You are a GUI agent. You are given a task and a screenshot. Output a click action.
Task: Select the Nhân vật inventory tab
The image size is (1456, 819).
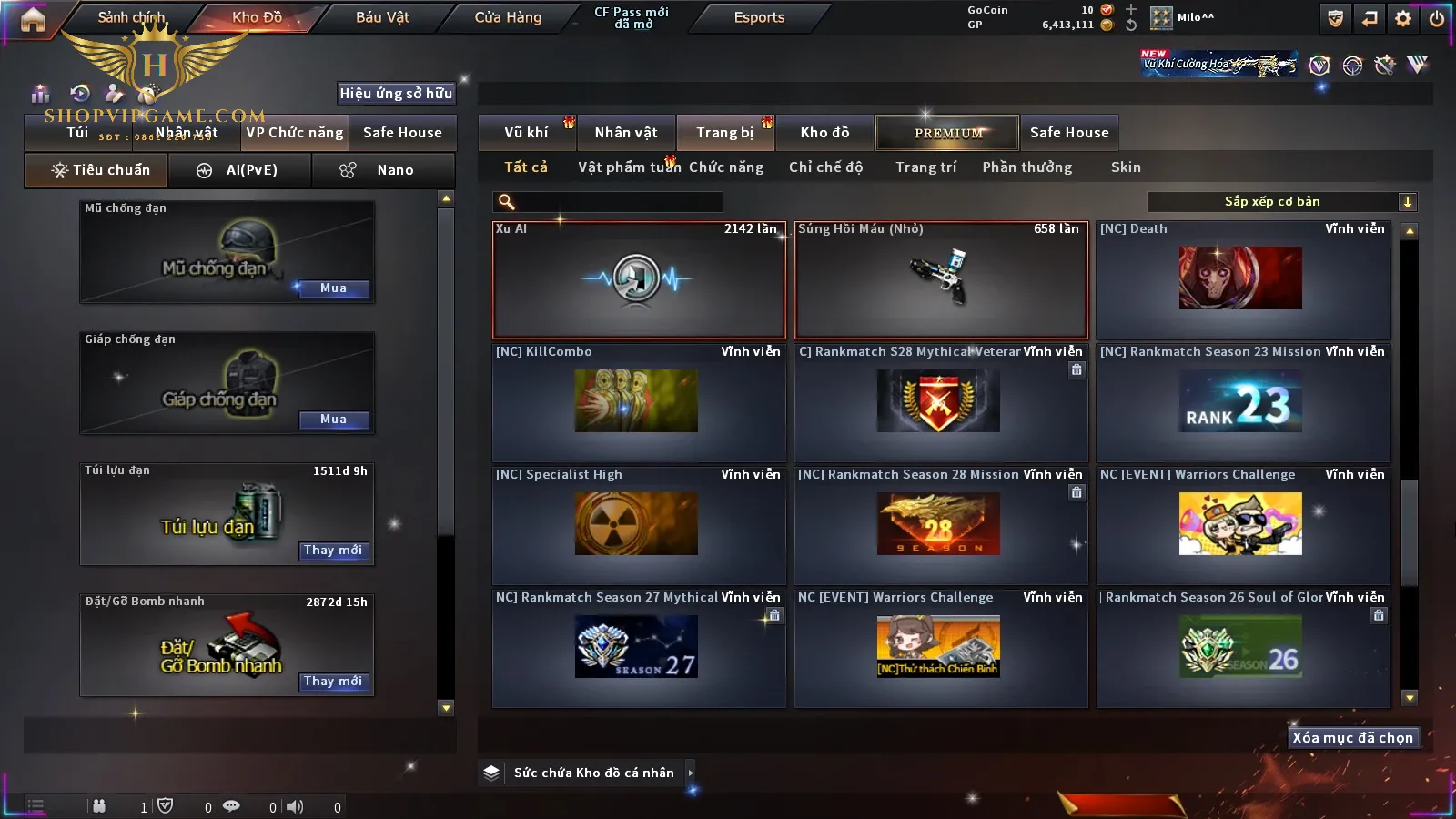tap(626, 133)
